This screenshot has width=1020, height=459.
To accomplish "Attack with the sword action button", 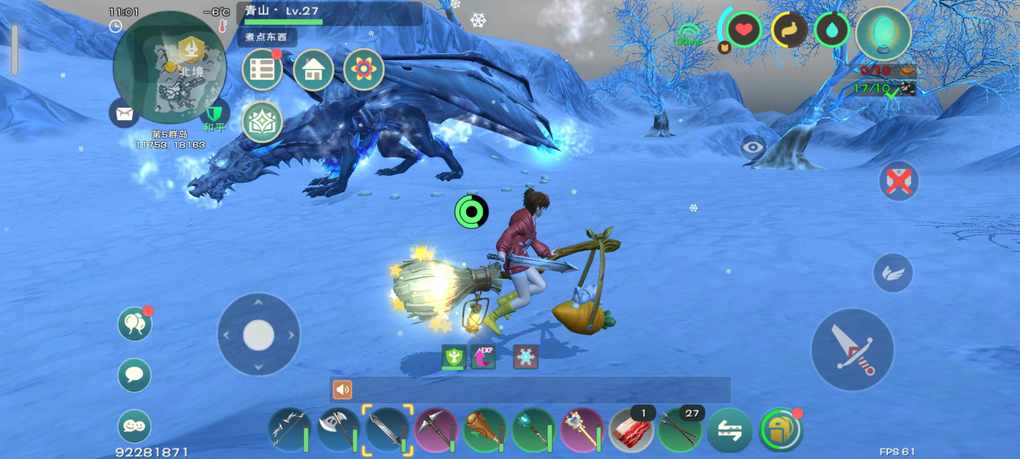I will pos(852,349).
